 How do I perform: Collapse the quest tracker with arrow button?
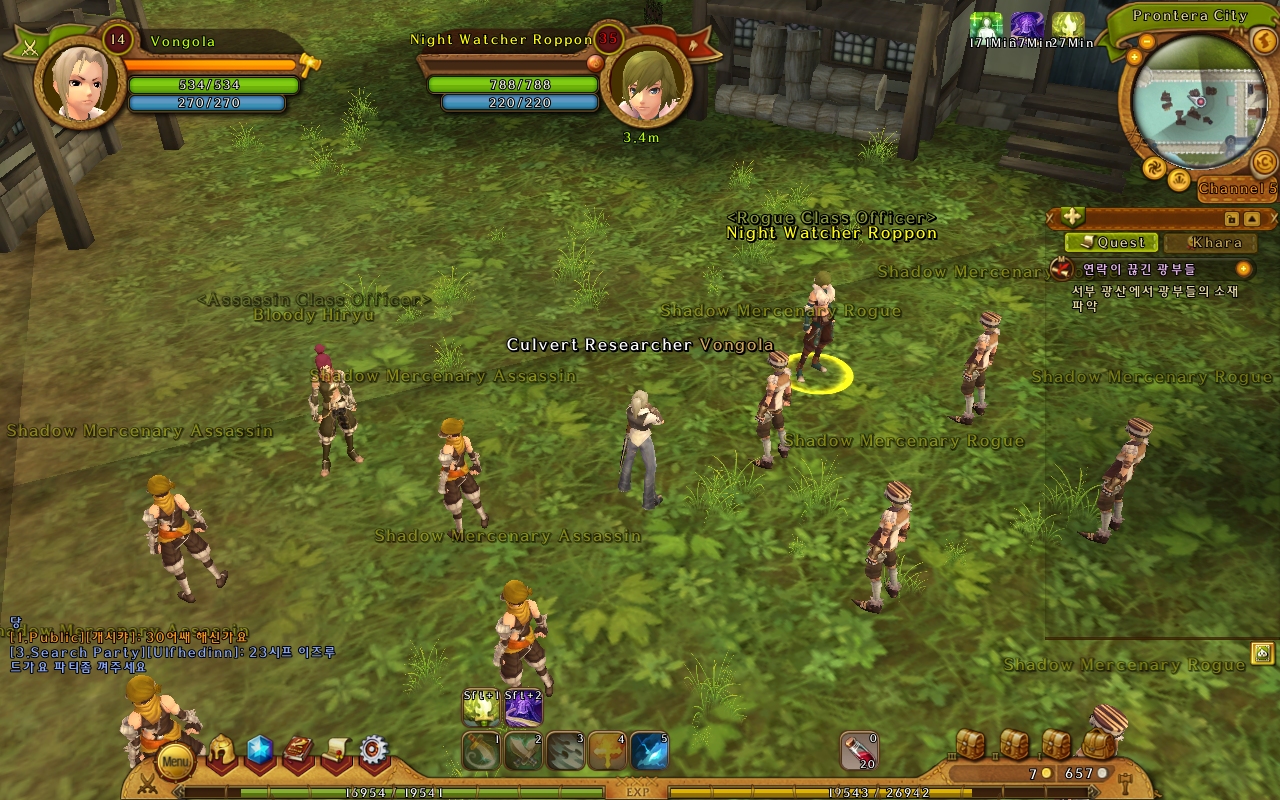pyautogui.click(x=1252, y=218)
